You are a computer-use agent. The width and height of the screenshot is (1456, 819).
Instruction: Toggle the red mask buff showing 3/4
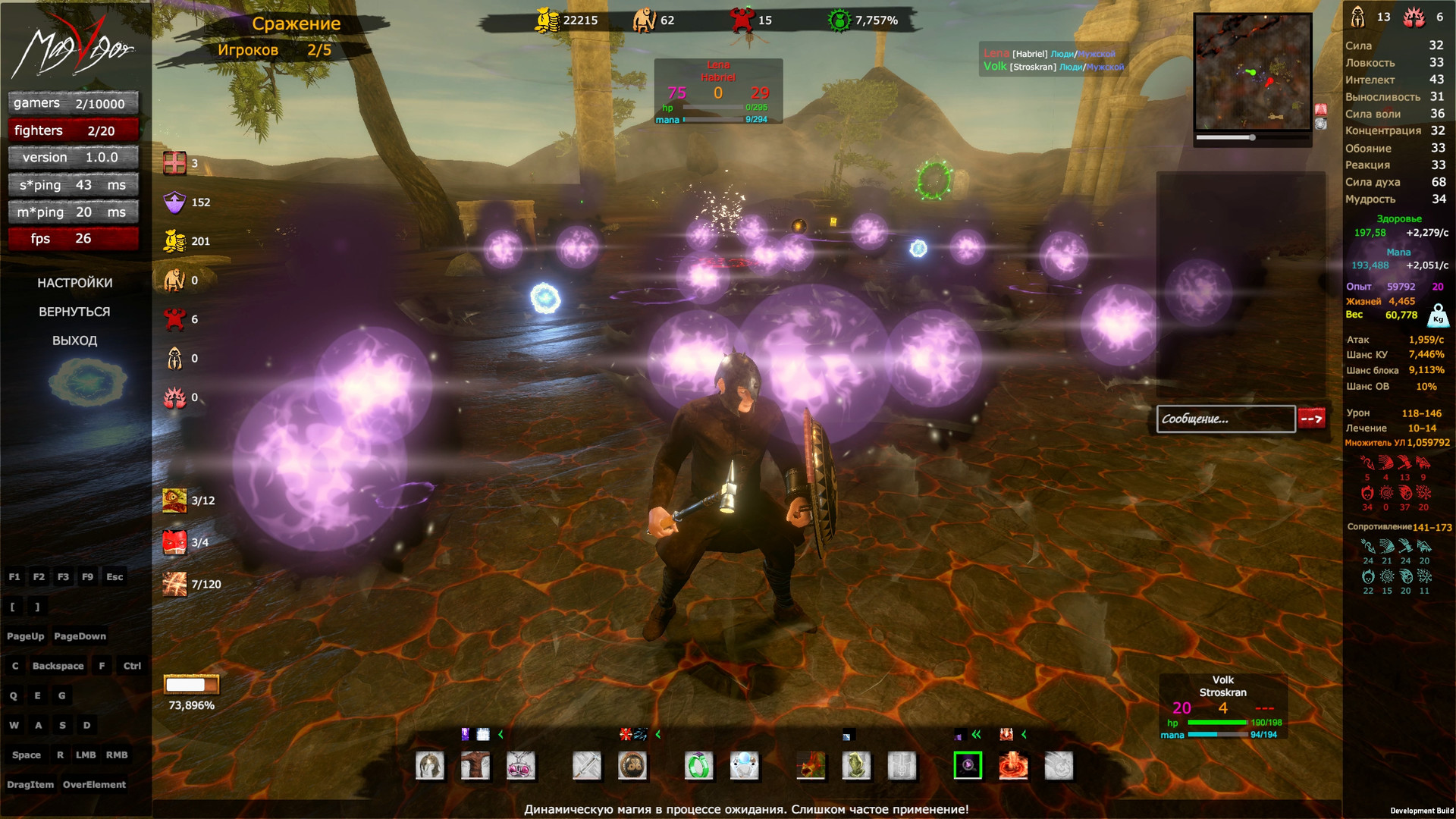[175, 543]
